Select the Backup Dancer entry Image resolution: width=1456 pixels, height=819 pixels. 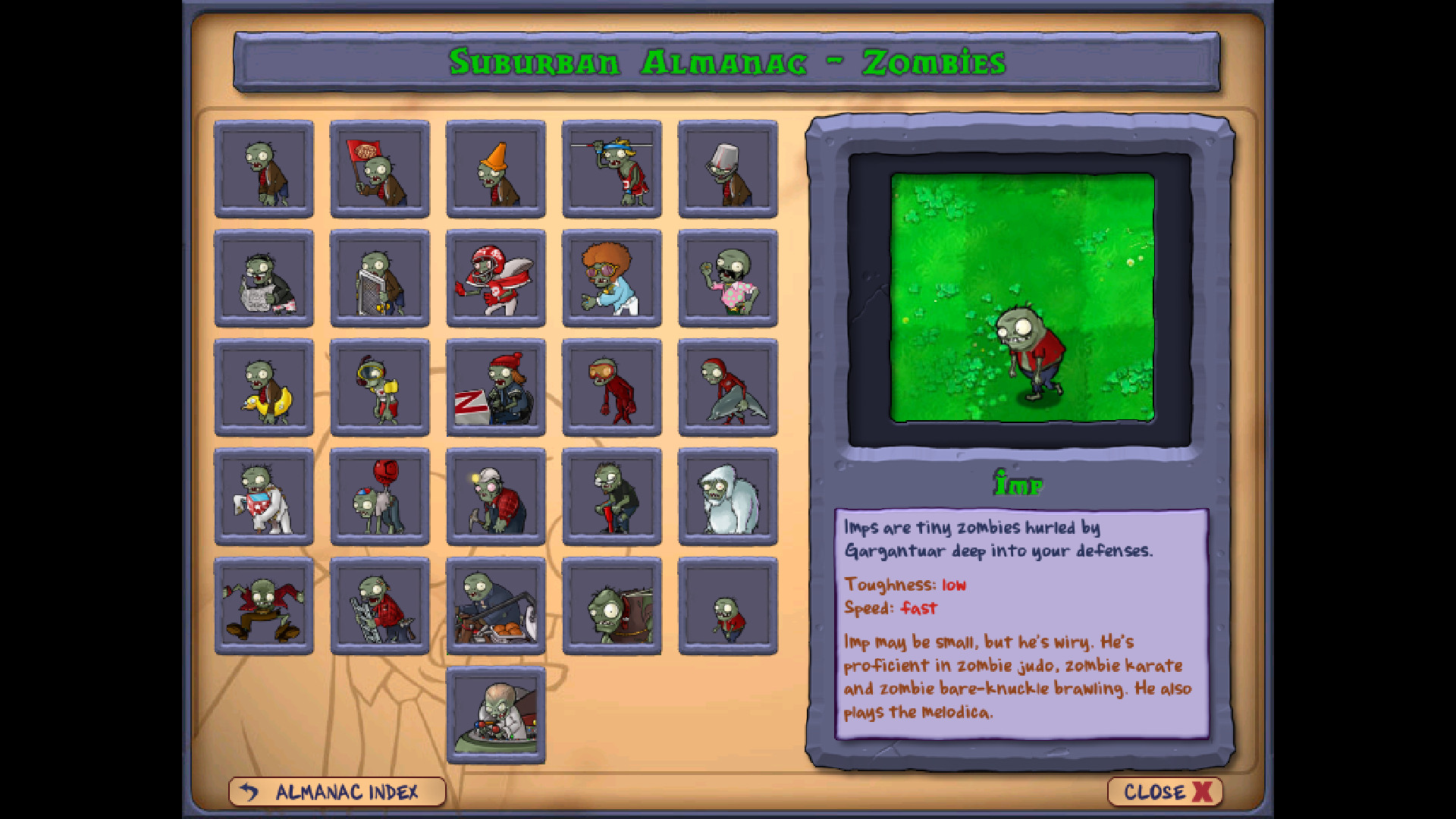728,278
